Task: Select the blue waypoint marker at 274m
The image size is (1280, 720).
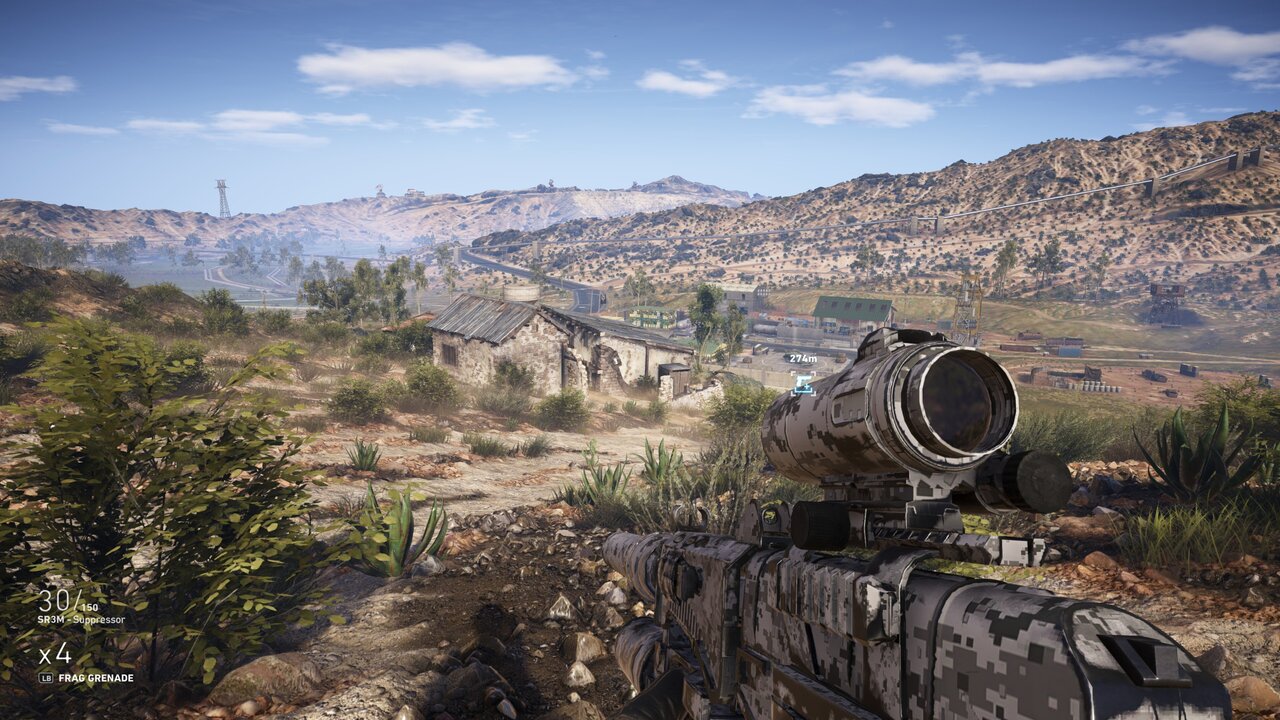Action: point(802,384)
